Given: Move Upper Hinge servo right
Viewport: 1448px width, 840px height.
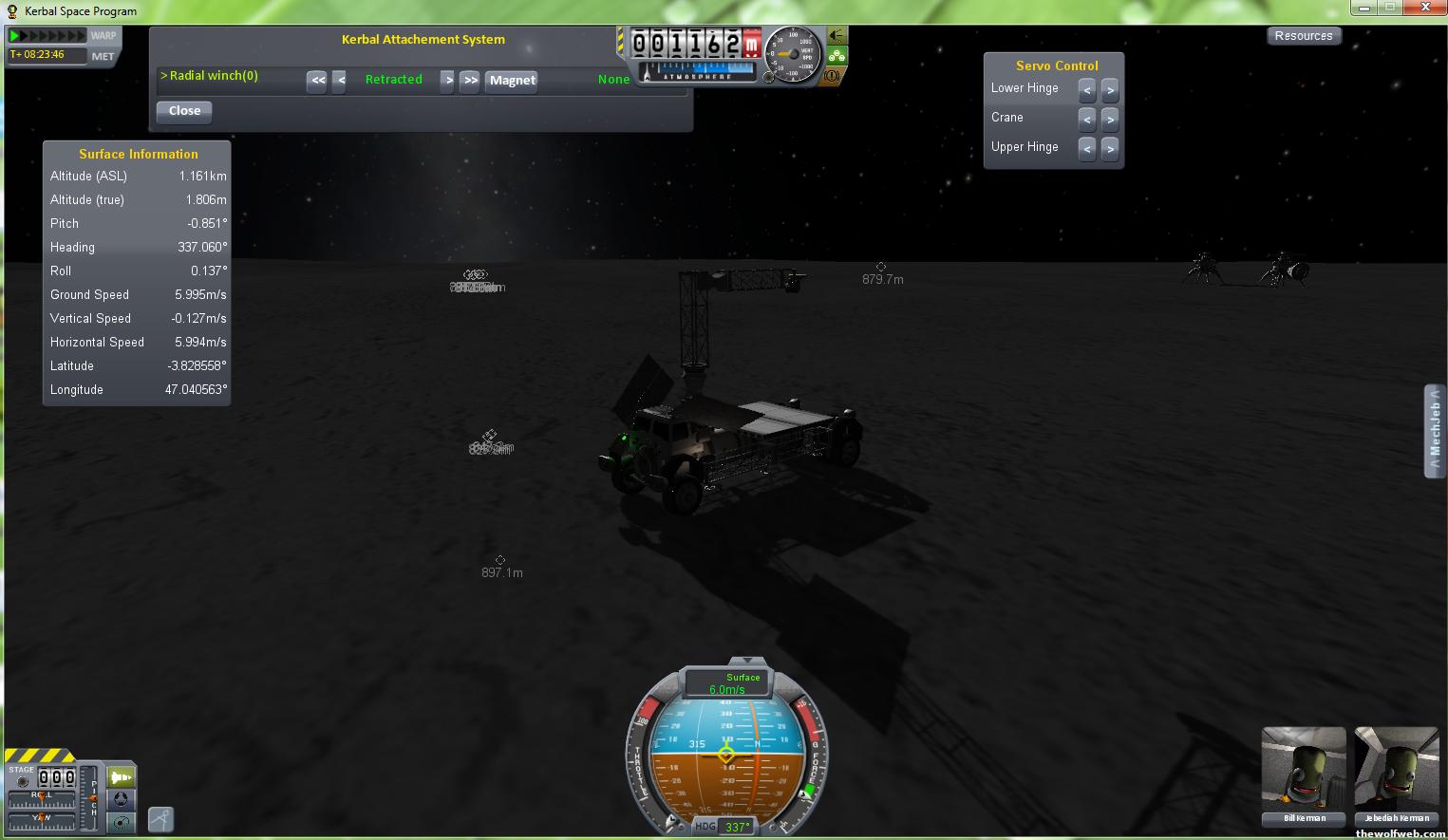Looking at the screenshot, I should click(1110, 148).
